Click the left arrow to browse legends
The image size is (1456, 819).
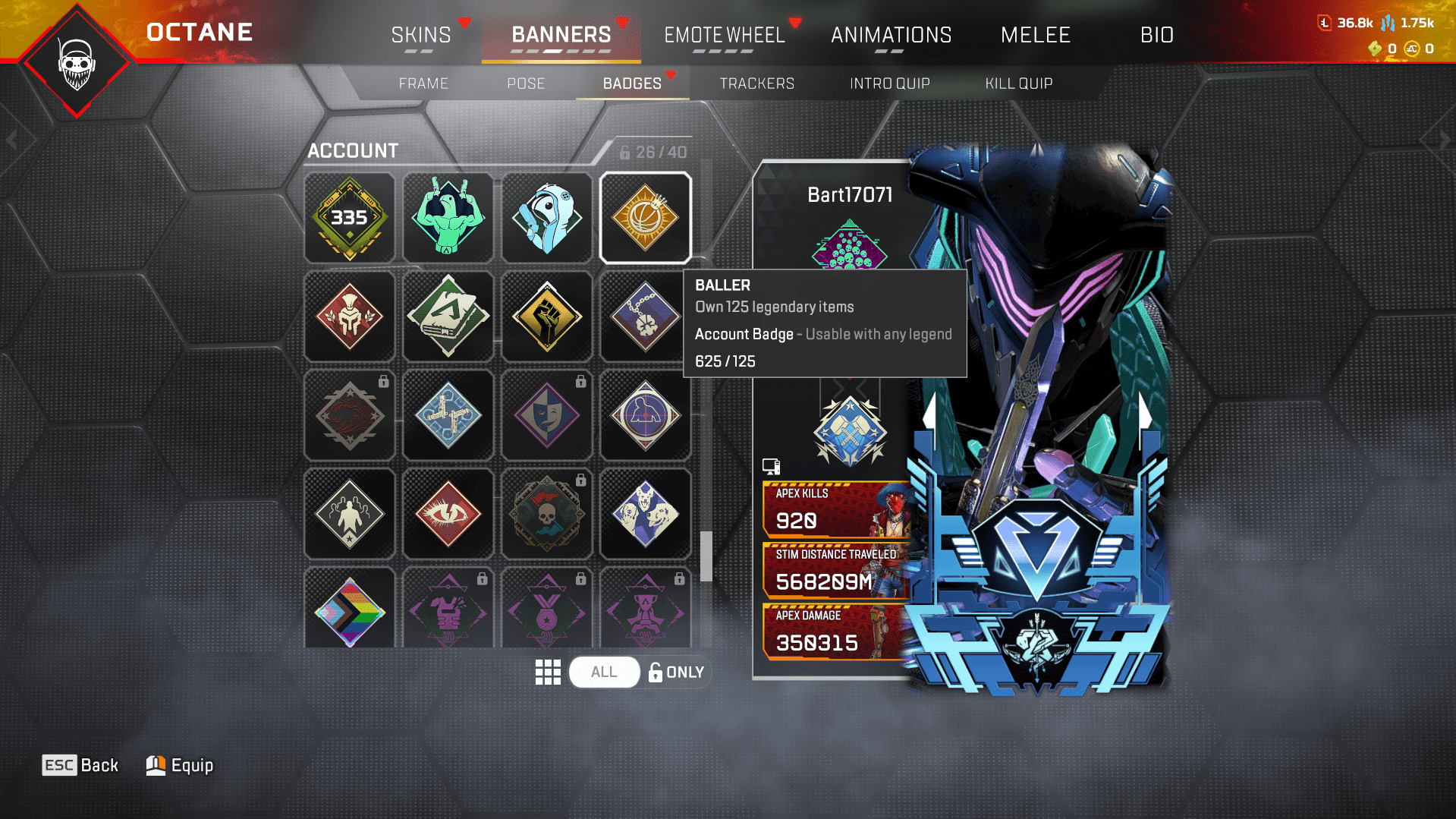(13, 137)
